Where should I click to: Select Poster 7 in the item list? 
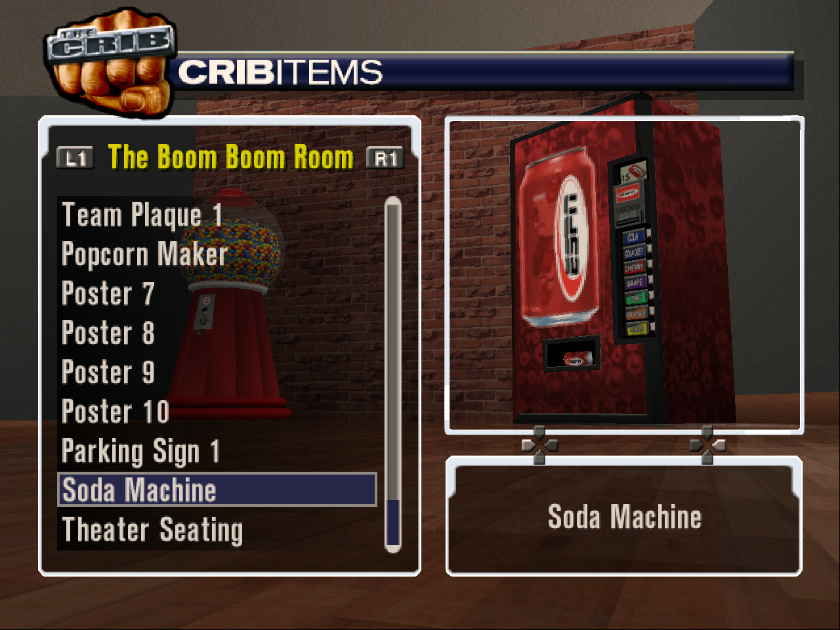108,294
